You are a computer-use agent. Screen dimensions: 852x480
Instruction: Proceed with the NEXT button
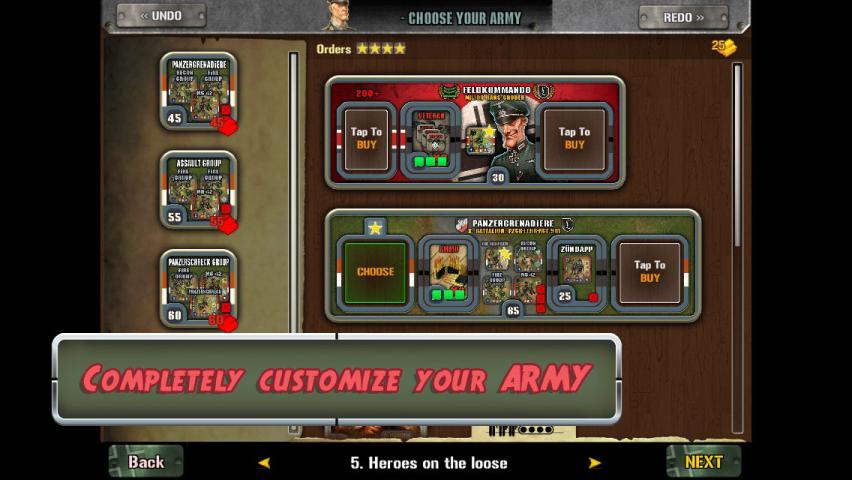(703, 461)
